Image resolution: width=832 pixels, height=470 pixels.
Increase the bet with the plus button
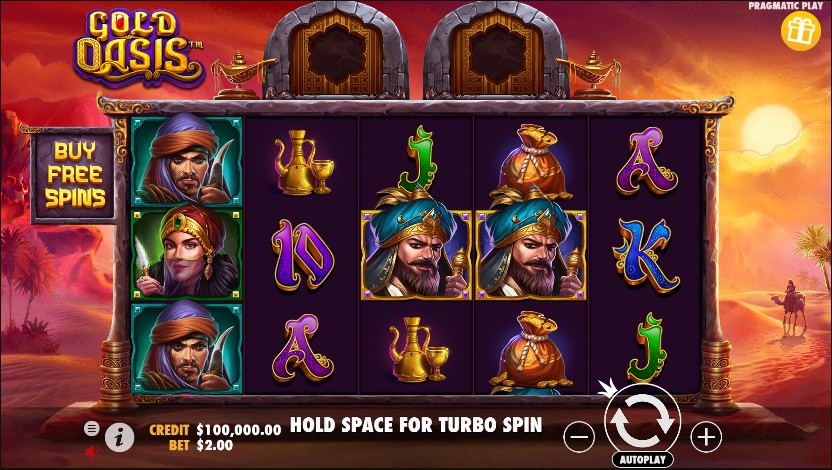pyautogui.click(x=706, y=436)
